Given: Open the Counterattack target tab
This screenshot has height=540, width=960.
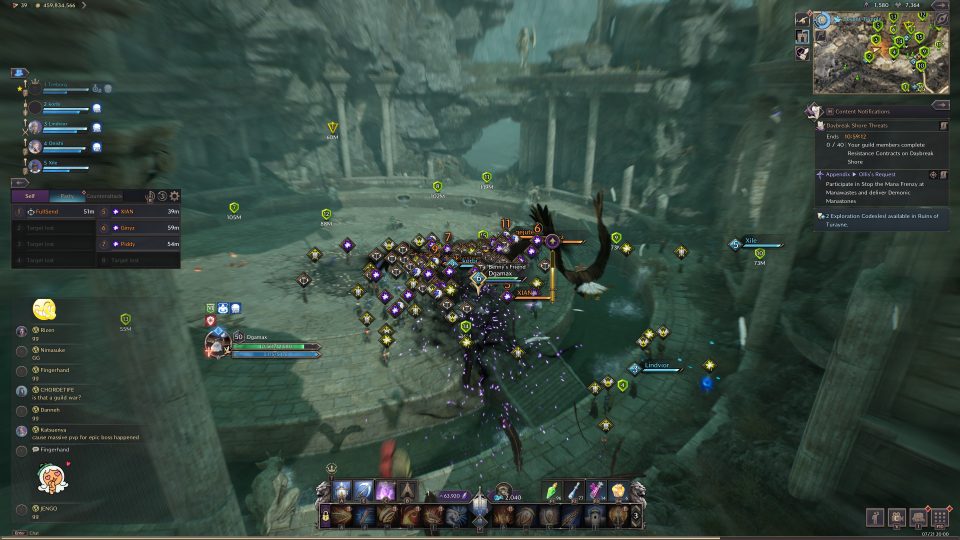Looking at the screenshot, I should pos(103,196).
